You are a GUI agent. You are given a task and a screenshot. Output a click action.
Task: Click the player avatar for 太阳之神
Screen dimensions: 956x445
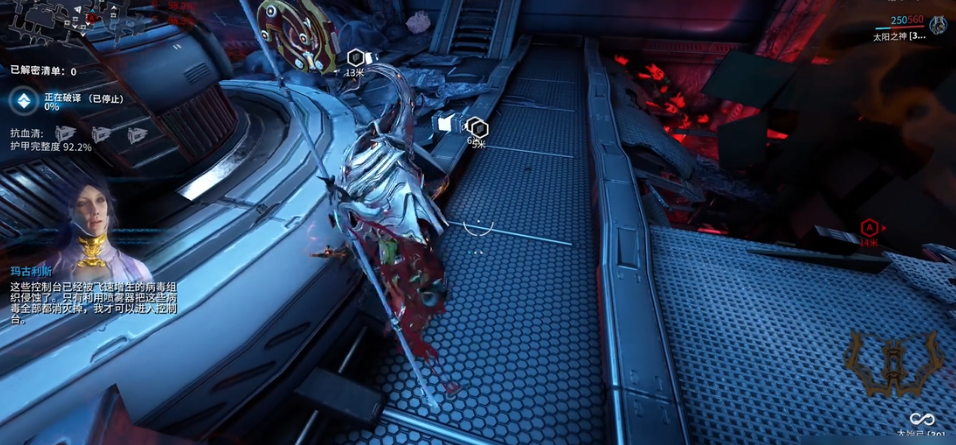coord(939,26)
